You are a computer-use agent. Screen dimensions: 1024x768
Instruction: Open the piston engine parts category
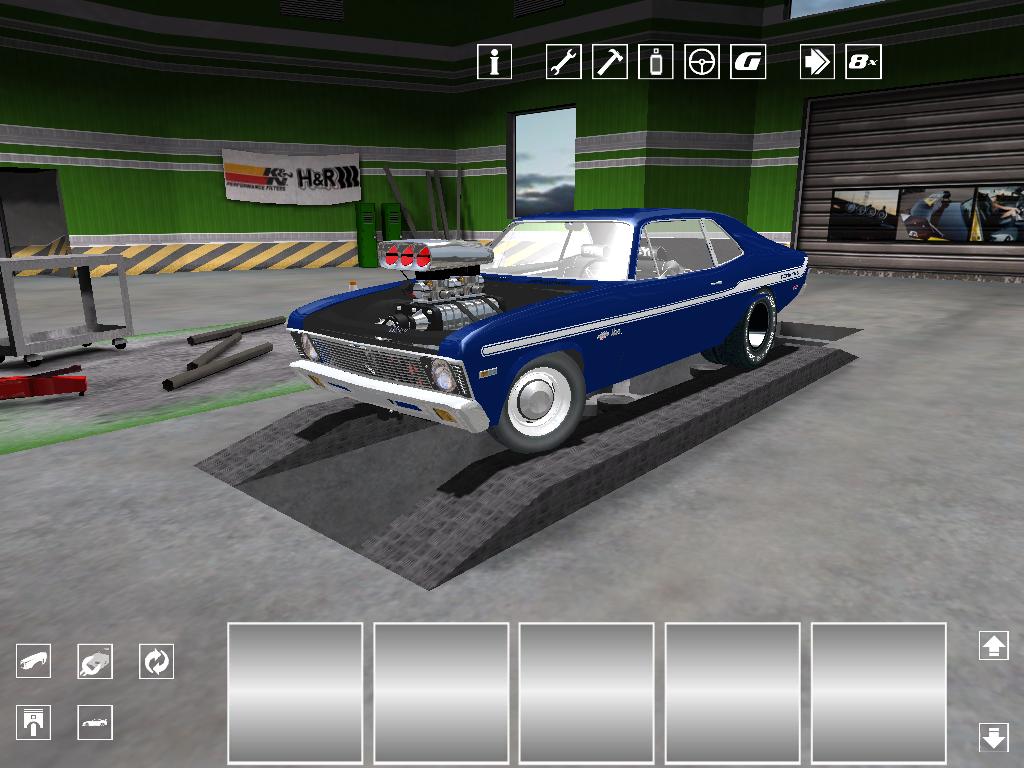pyautogui.click(x=34, y=722)
